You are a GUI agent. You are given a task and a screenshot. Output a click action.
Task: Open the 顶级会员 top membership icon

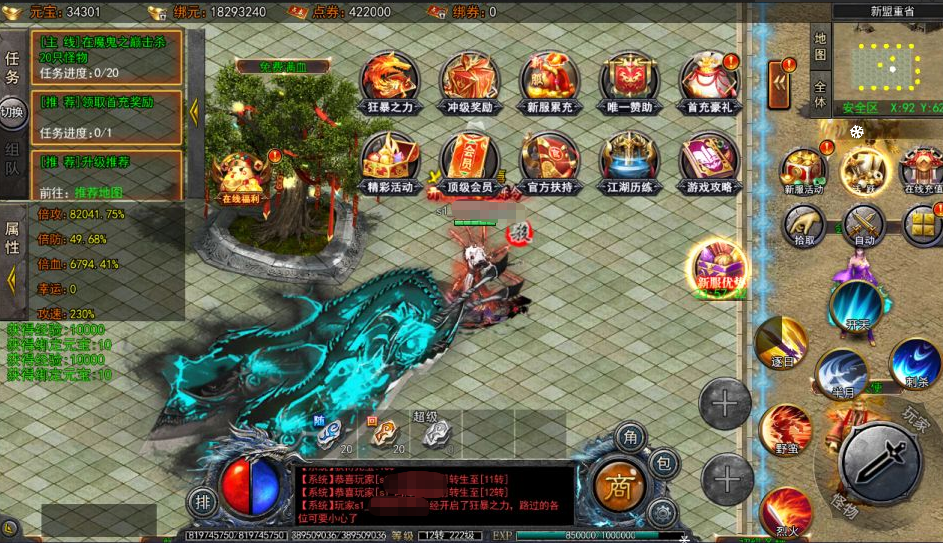pyautogui.click(x=469, y=159)
